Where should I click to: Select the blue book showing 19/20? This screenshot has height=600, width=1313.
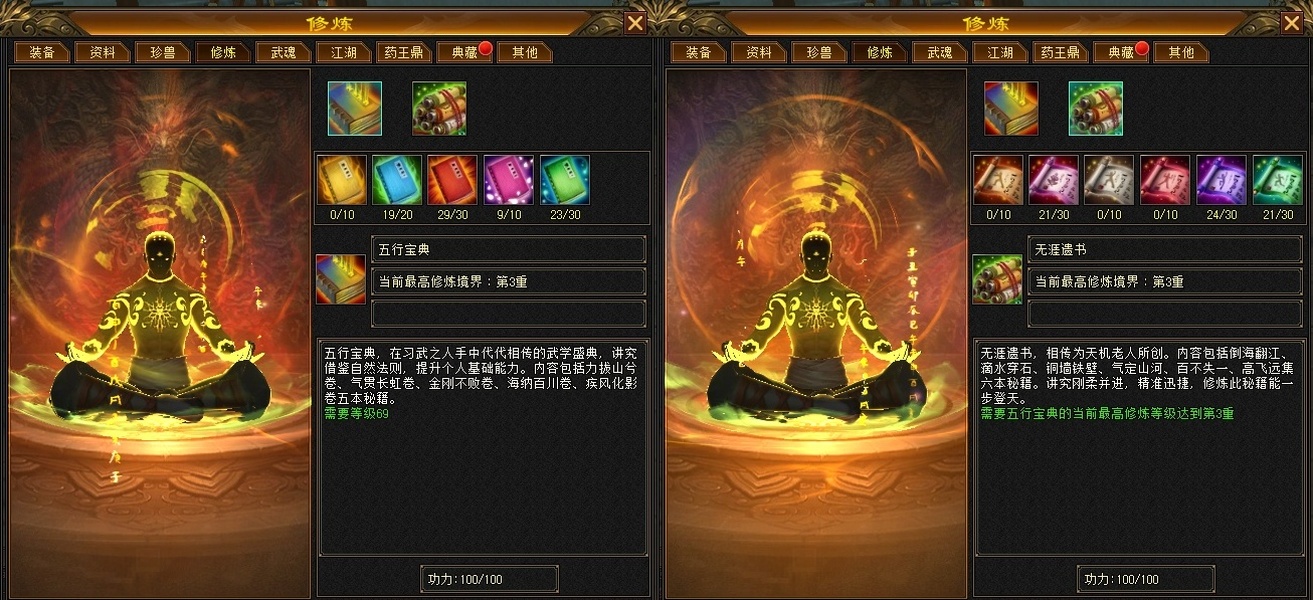tap(397, 181)
